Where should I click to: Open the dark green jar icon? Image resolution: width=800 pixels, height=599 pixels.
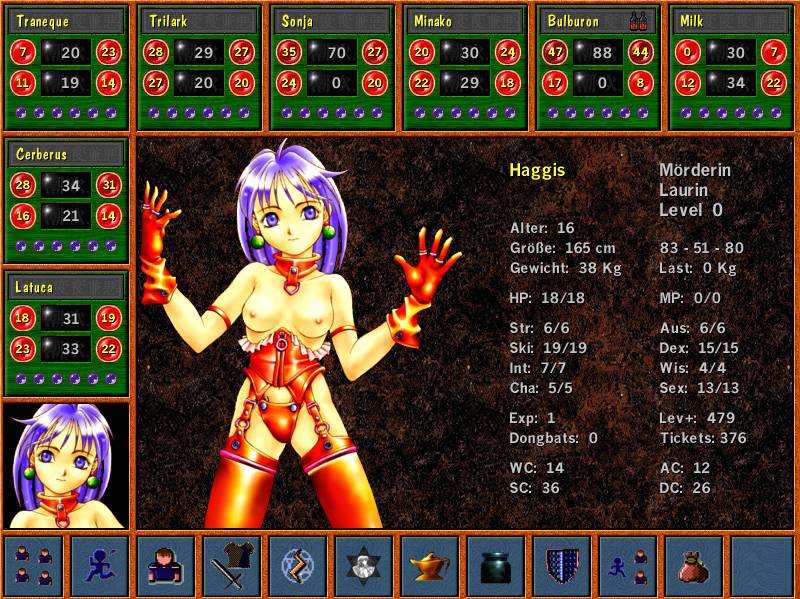point(496,565)
